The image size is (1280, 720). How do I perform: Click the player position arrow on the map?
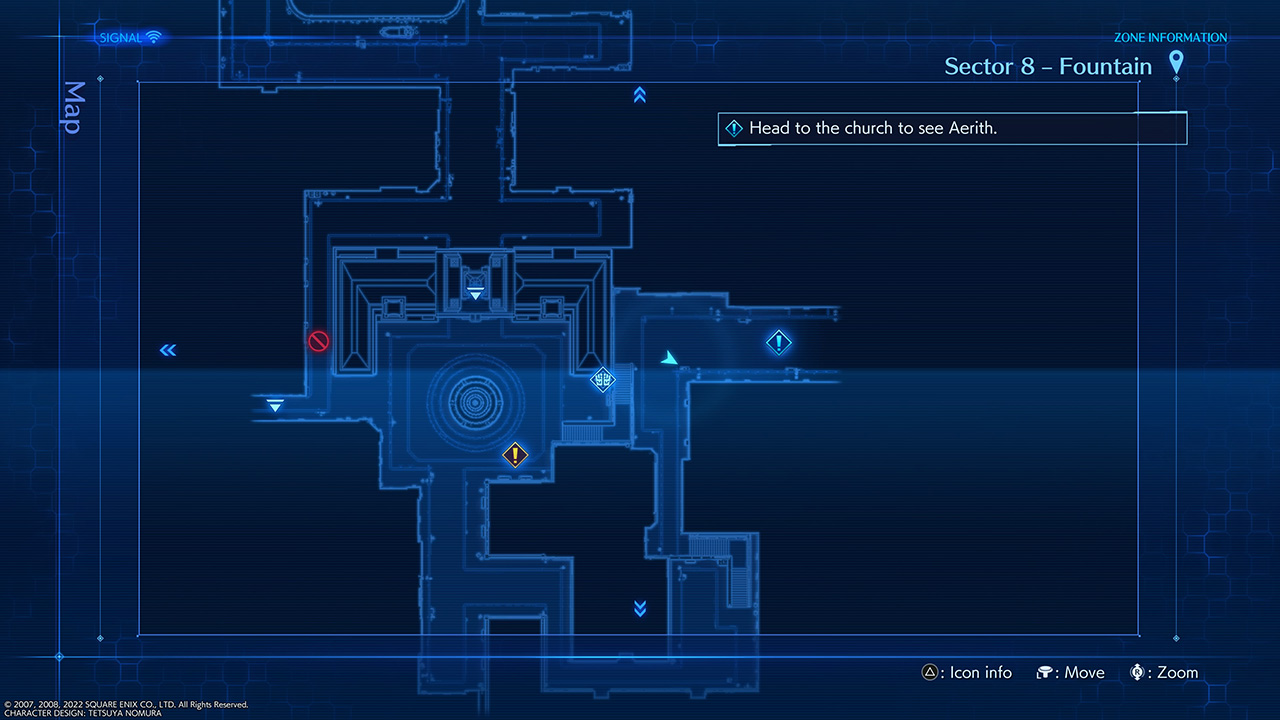click(x=669, y=356)
